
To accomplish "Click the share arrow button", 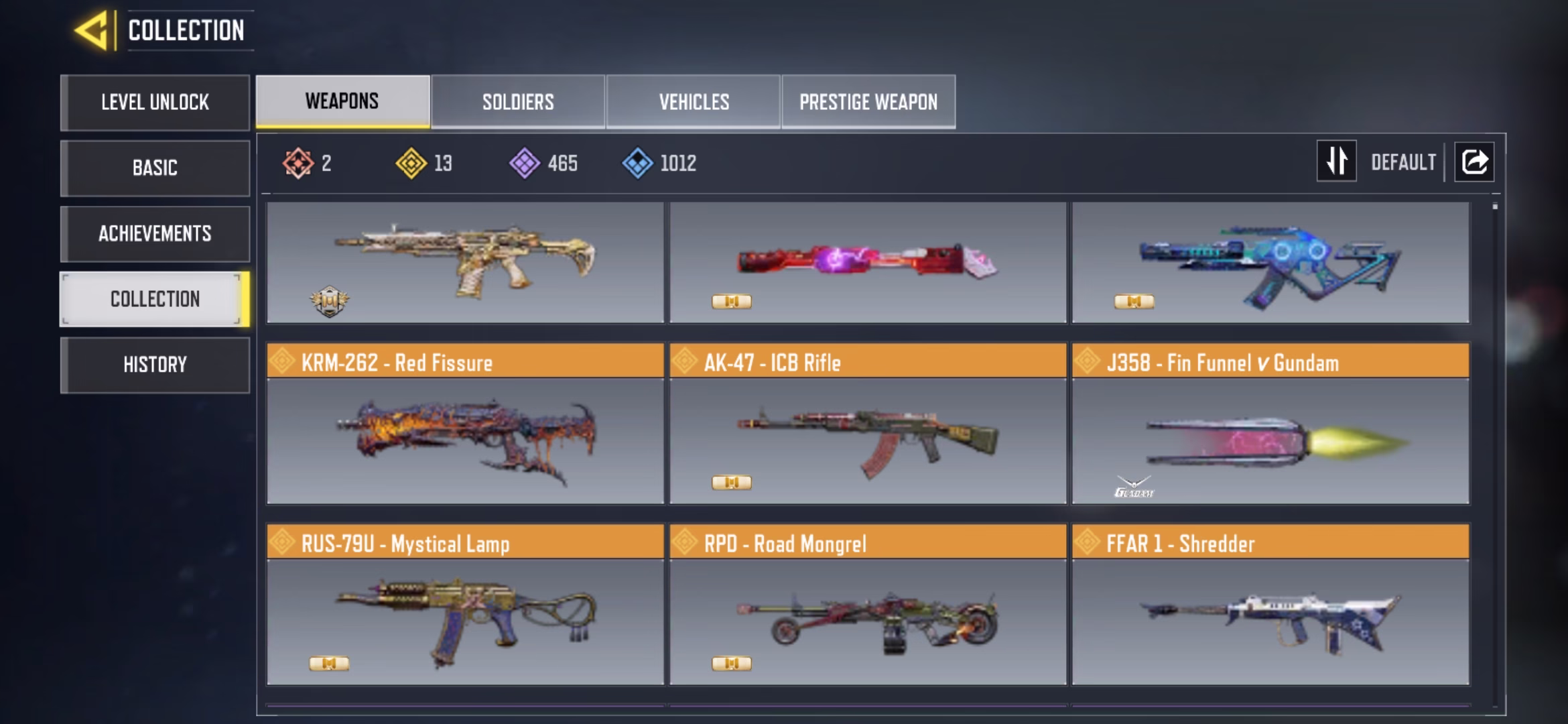I will (x=1474, y=162).
